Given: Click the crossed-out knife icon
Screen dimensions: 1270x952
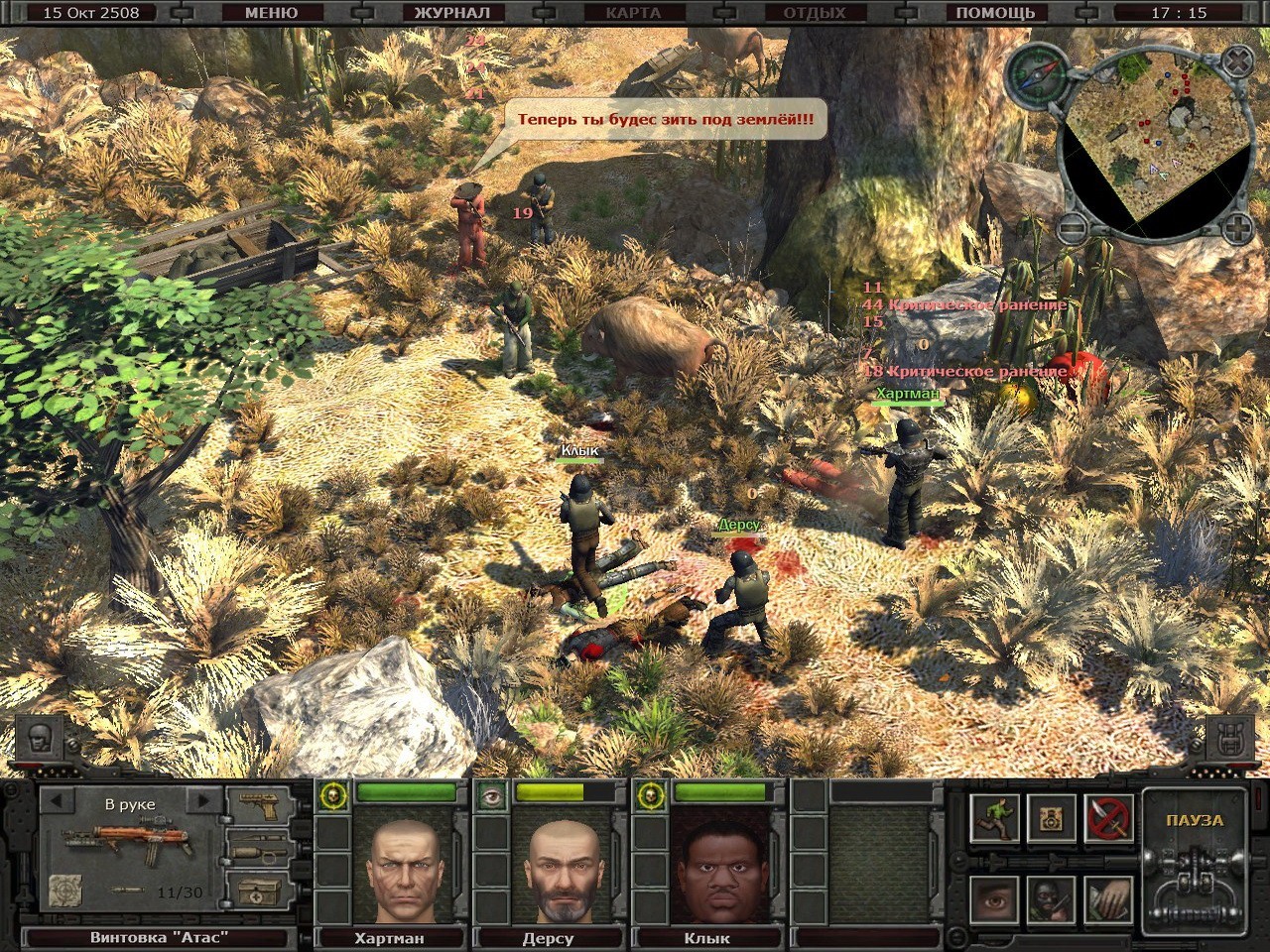Looking at the screenshot, I should 1108,817.
